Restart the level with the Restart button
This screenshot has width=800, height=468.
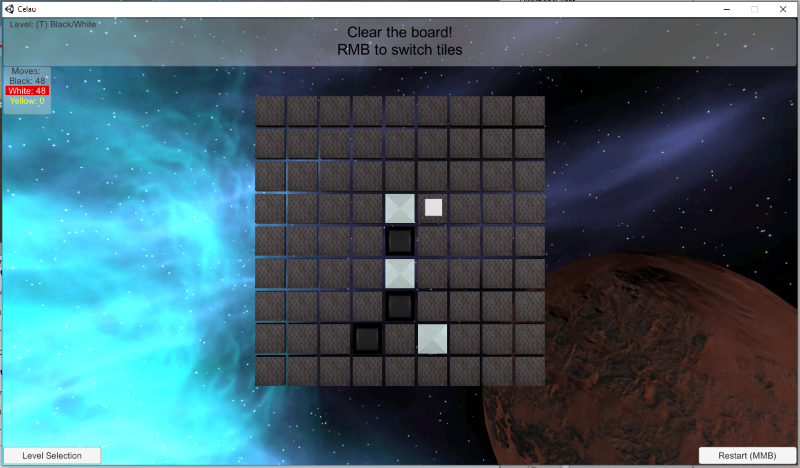(x=747, y=456)
